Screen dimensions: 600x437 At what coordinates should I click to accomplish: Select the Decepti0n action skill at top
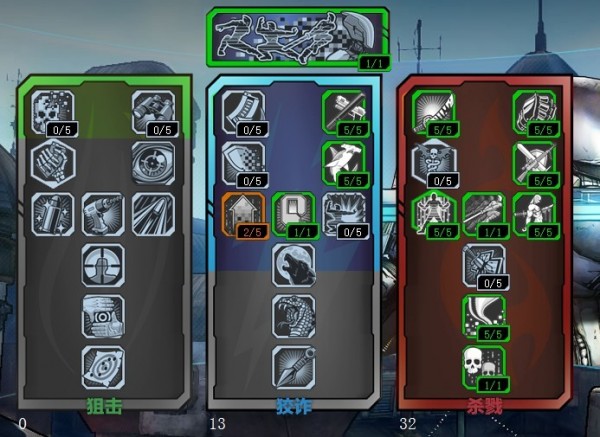(x=297, y=37)
